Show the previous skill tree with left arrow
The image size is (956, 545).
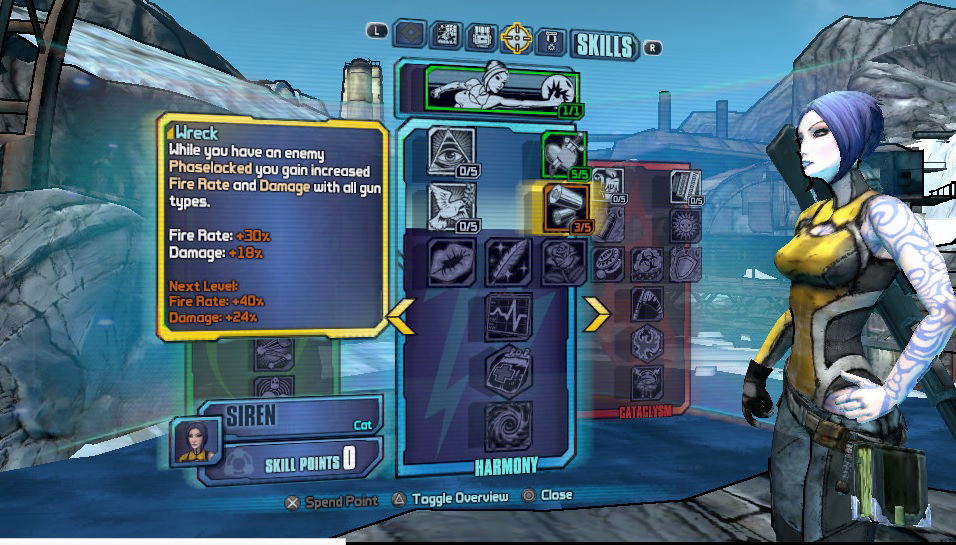402,315
